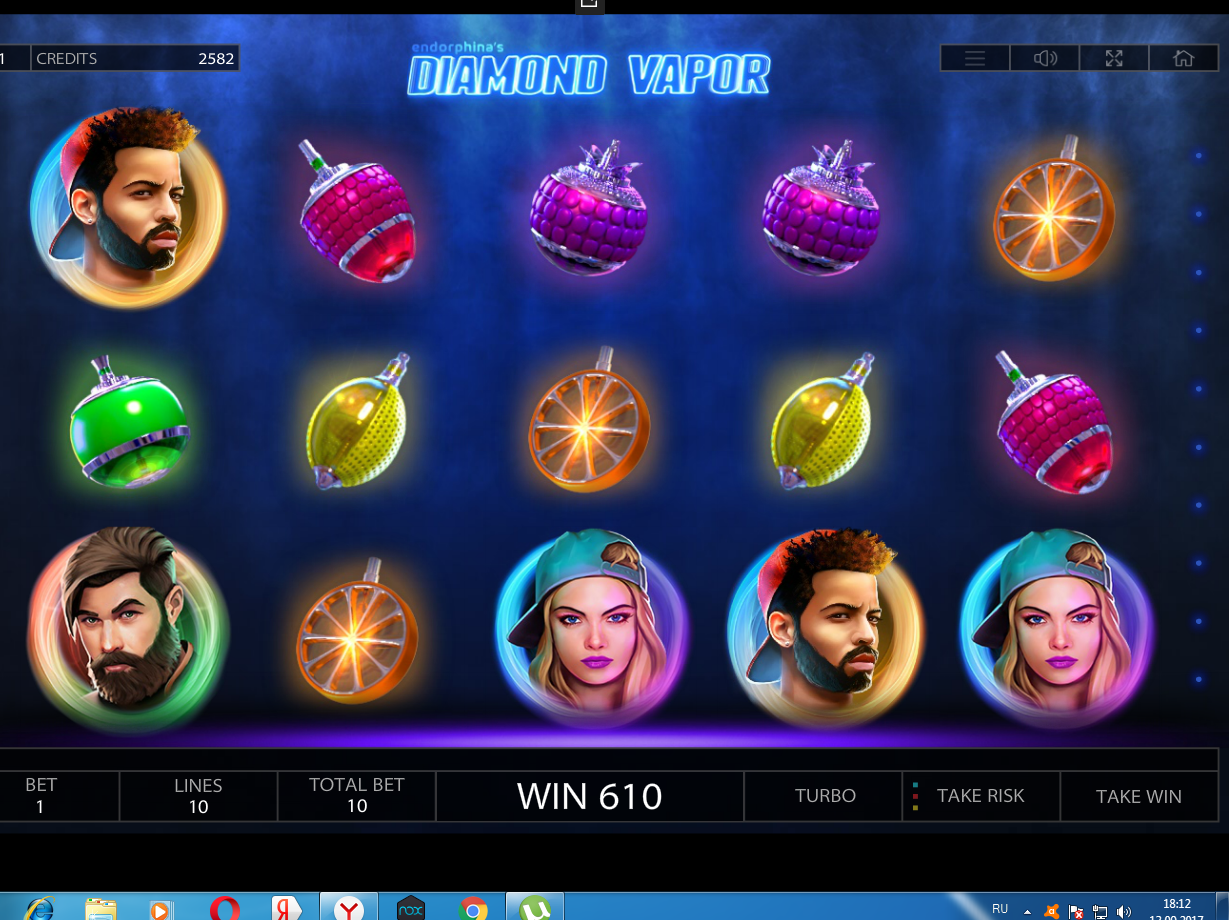Open the hamburger menu
Screen dimensions: 1229x920
[x=975, y=58]
